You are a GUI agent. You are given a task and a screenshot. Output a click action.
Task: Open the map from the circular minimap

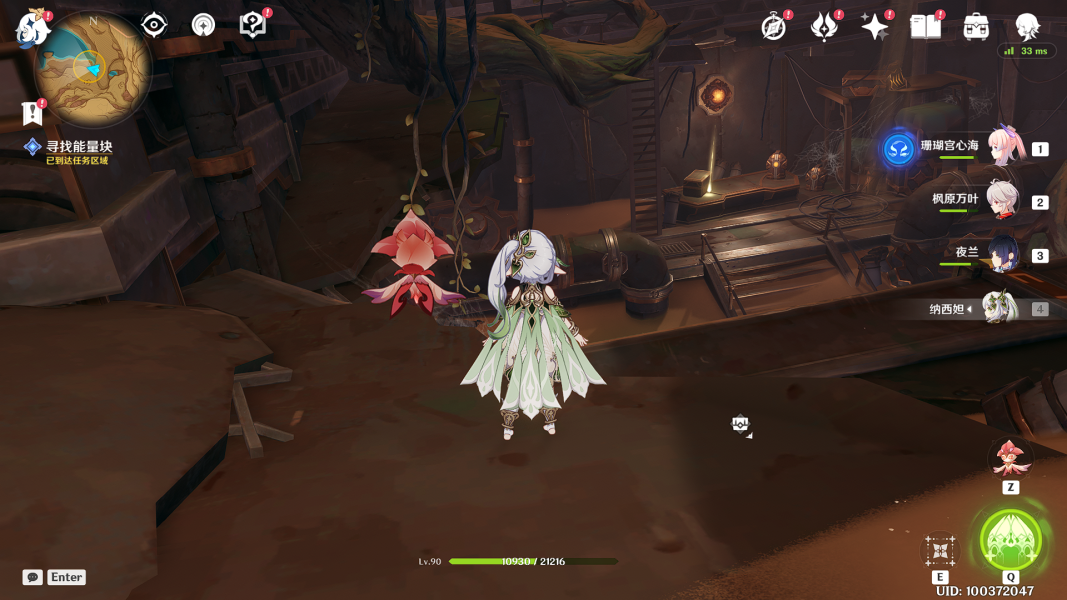(x=92, y=68)
